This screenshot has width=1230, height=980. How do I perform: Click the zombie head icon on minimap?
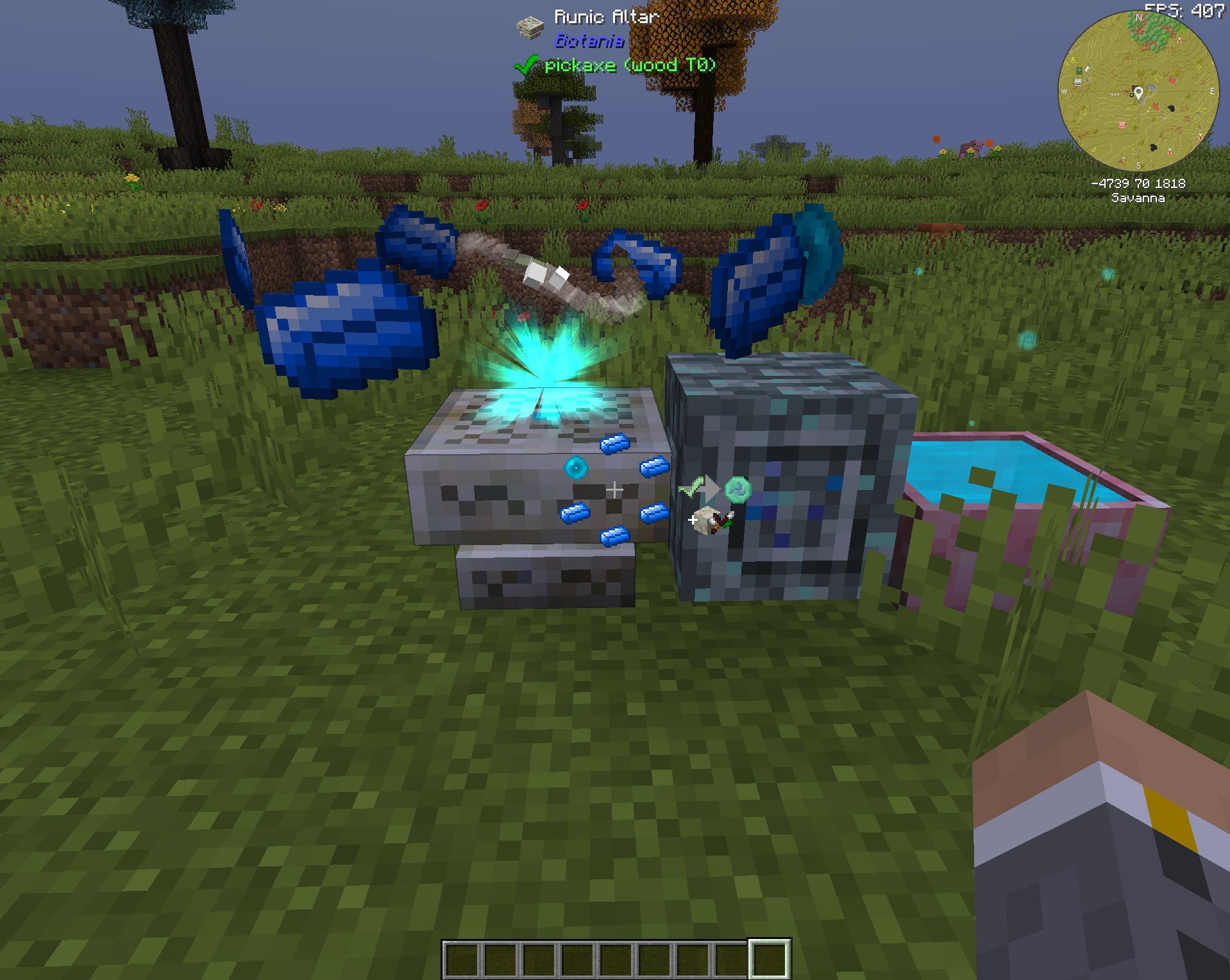pyautogui.click(x=1079, y=71)
